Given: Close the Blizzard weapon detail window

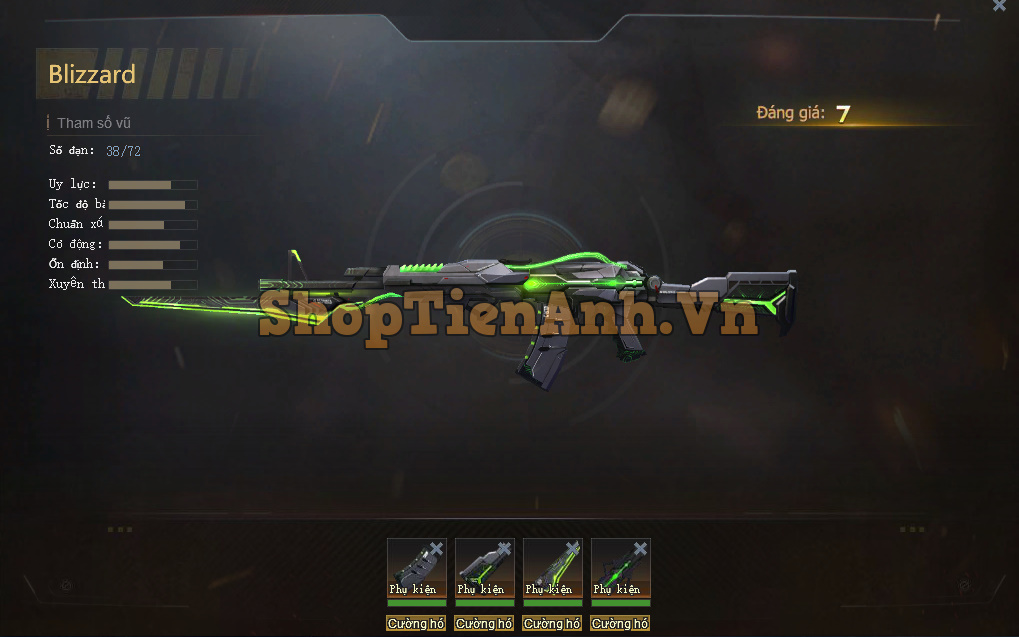Looking at the screenshot, I should [999, 6].
